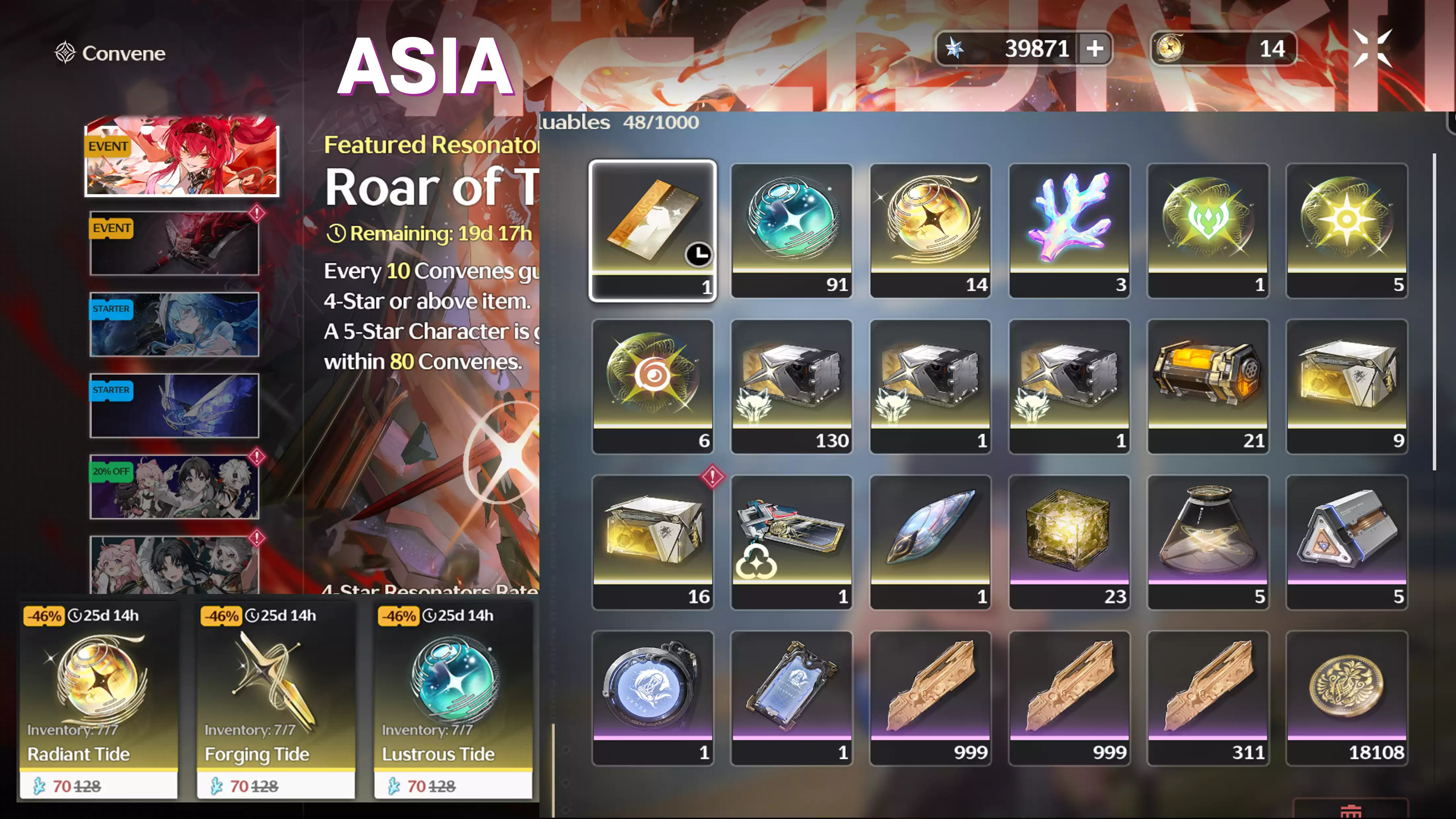
Task: Buy the discounted Radiant Tide offer
Action: [x=99, y=701]
